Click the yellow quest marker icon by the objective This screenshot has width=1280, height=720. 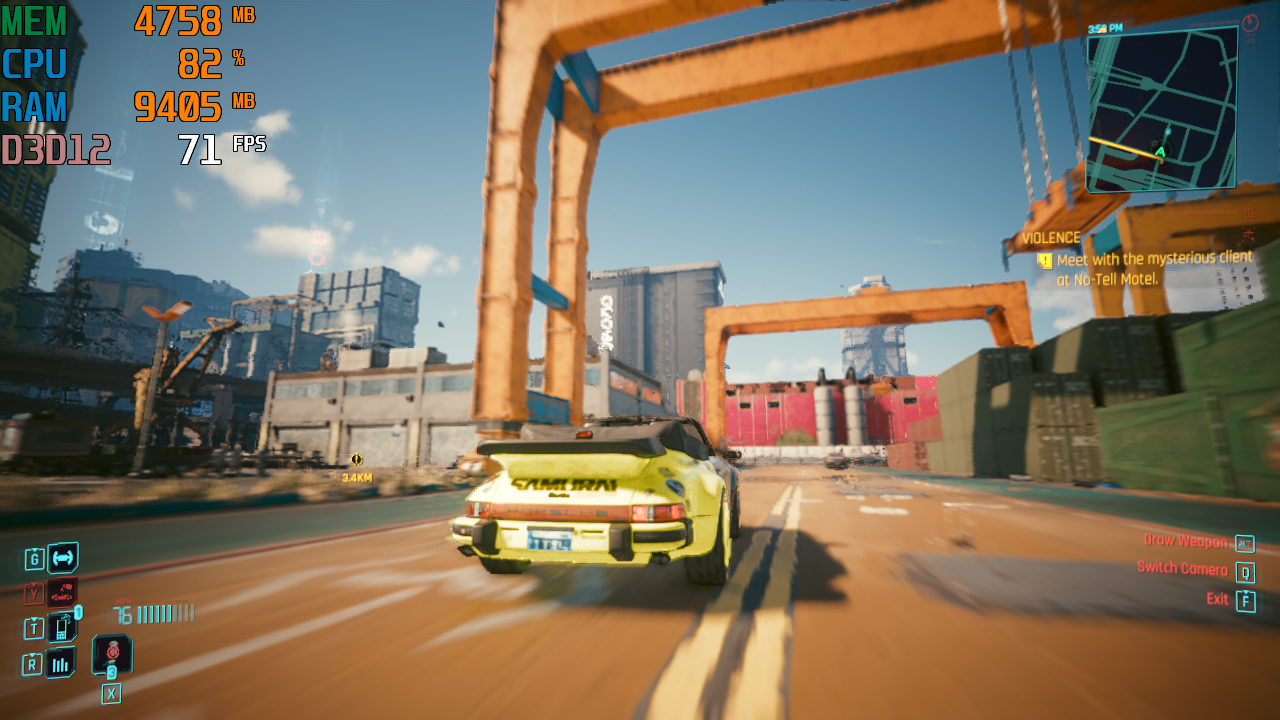1045,261
